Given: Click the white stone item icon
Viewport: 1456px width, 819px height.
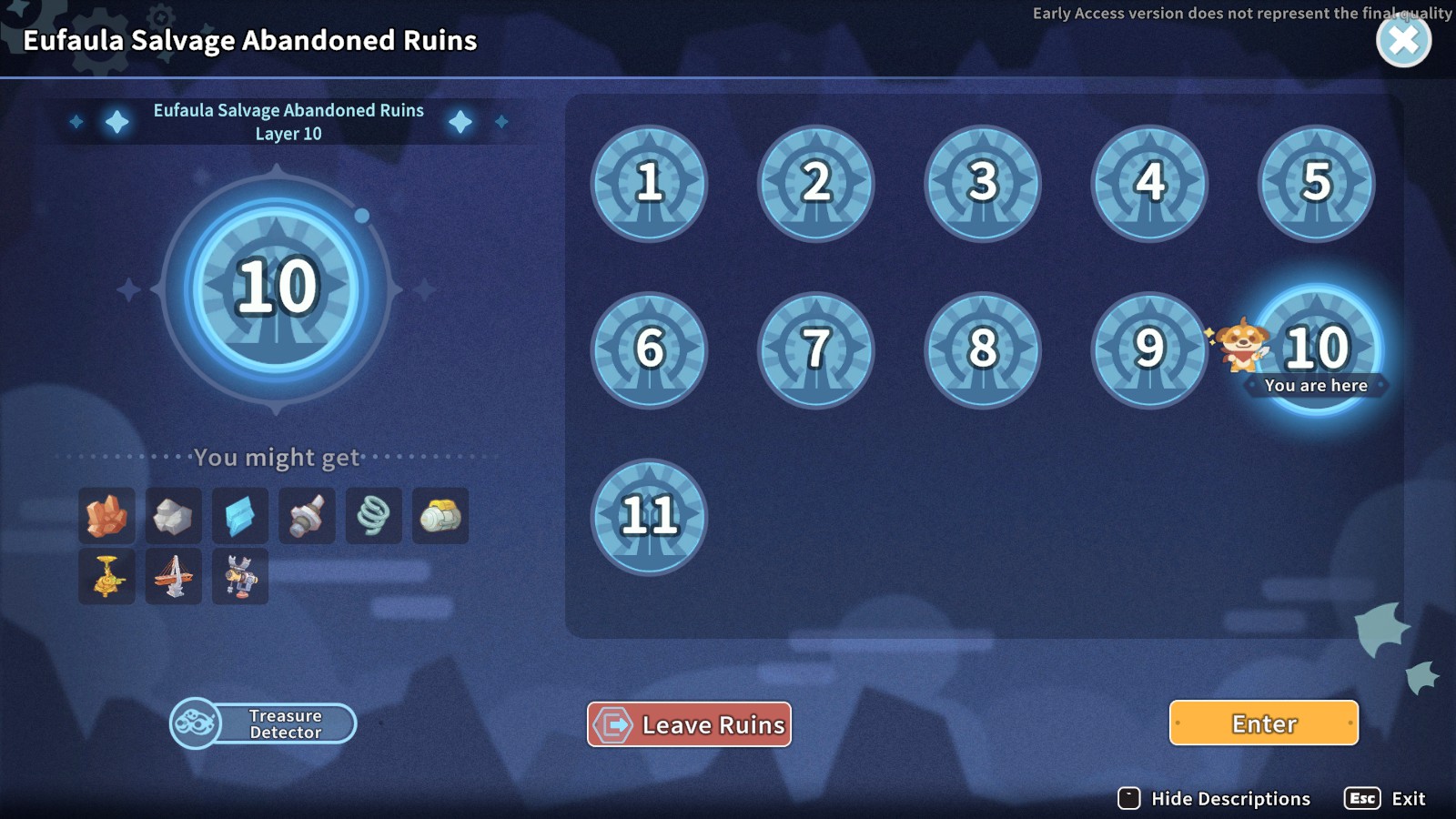Looking at the screenshot, I should [x=173, y=516].
